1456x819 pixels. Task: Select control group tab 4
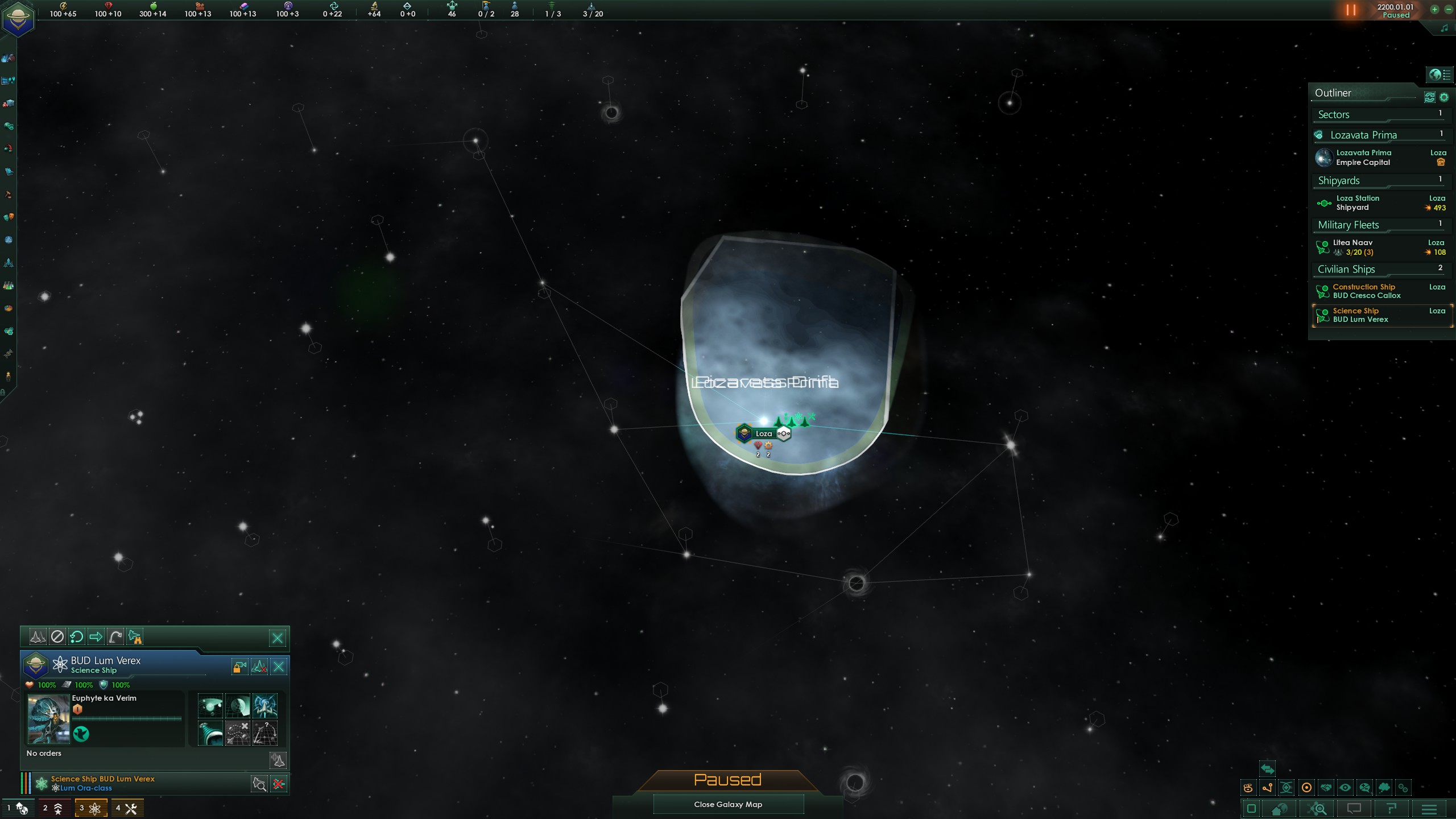coord(127,807)
